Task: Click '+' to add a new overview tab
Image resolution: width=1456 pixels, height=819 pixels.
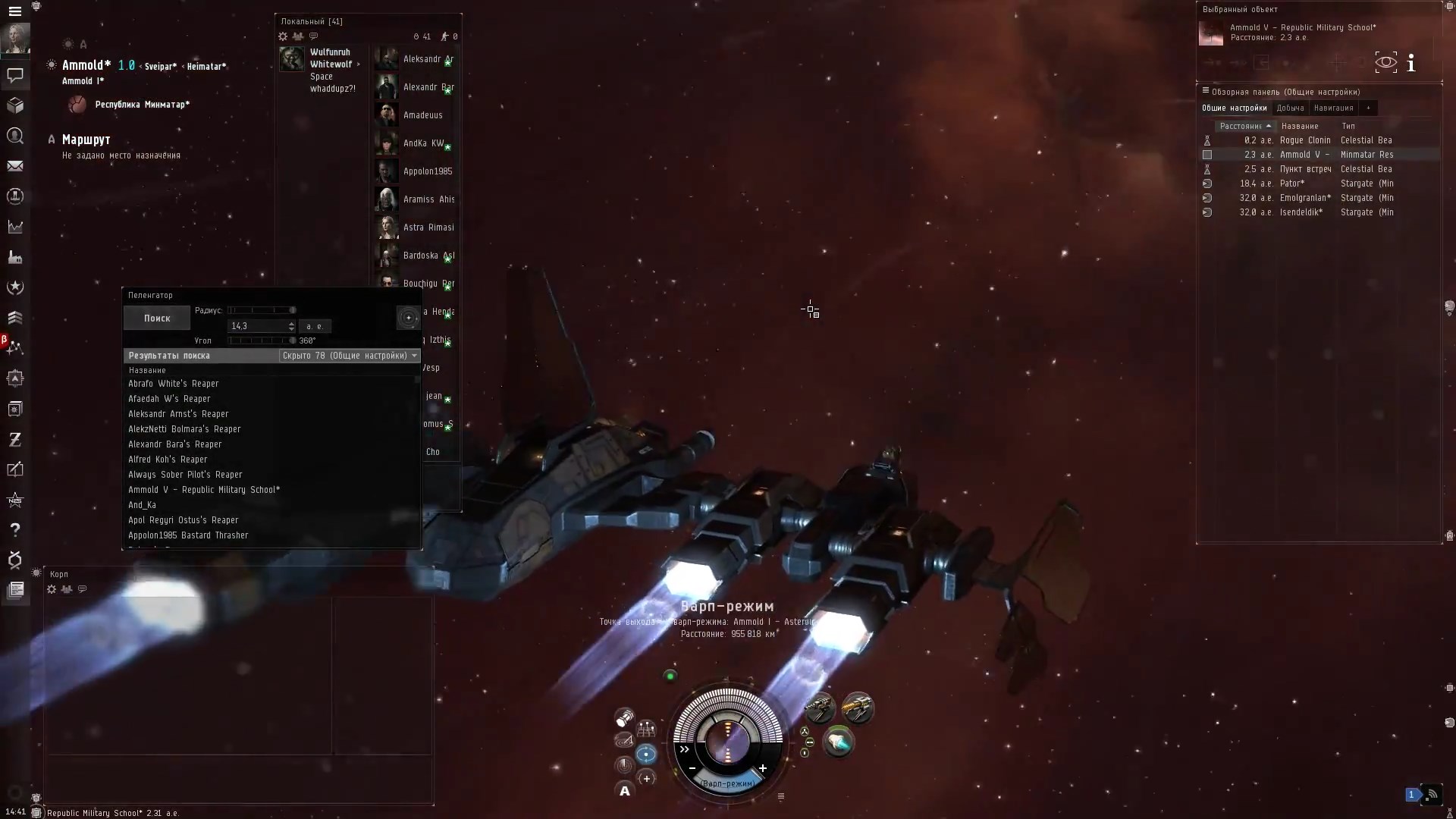Action: click(x=1368, y=108)
